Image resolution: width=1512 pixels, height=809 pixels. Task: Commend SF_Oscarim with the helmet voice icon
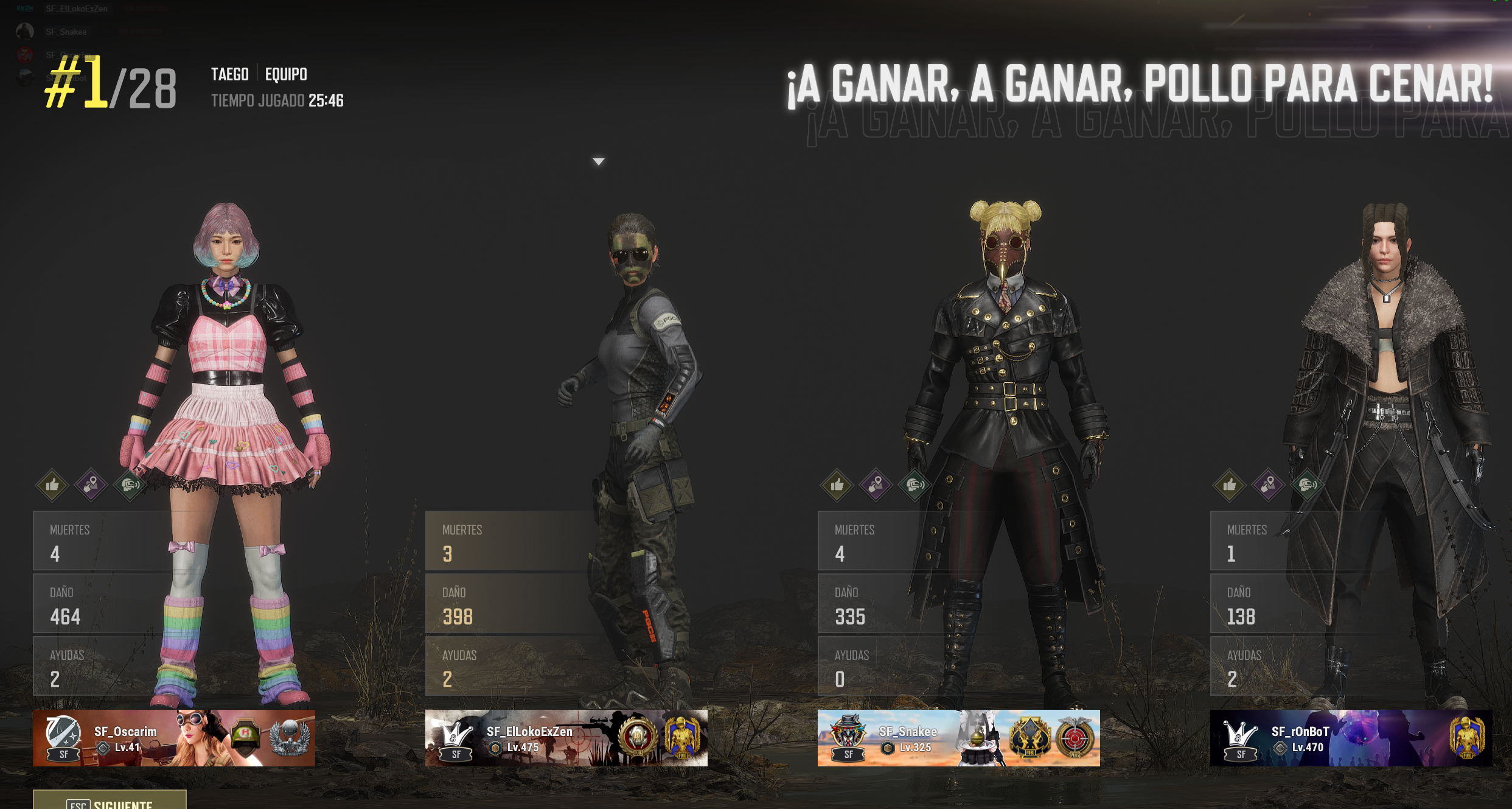click(130, 485)
